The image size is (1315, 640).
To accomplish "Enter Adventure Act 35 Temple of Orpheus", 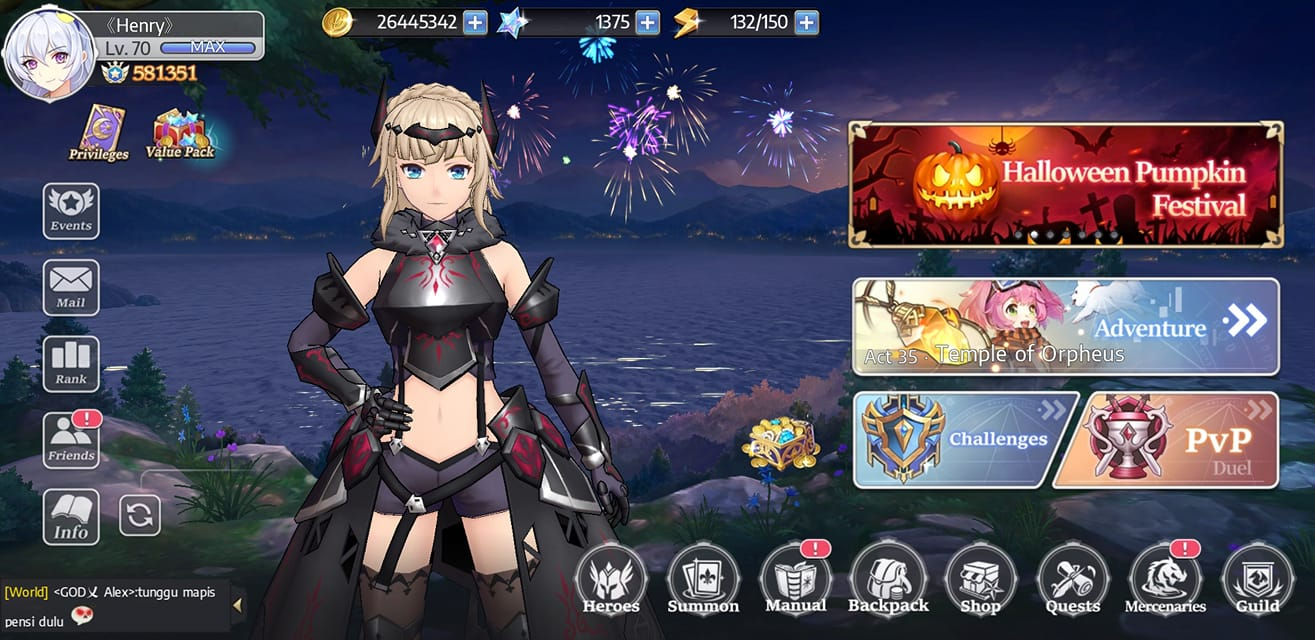I will 1066,327.
